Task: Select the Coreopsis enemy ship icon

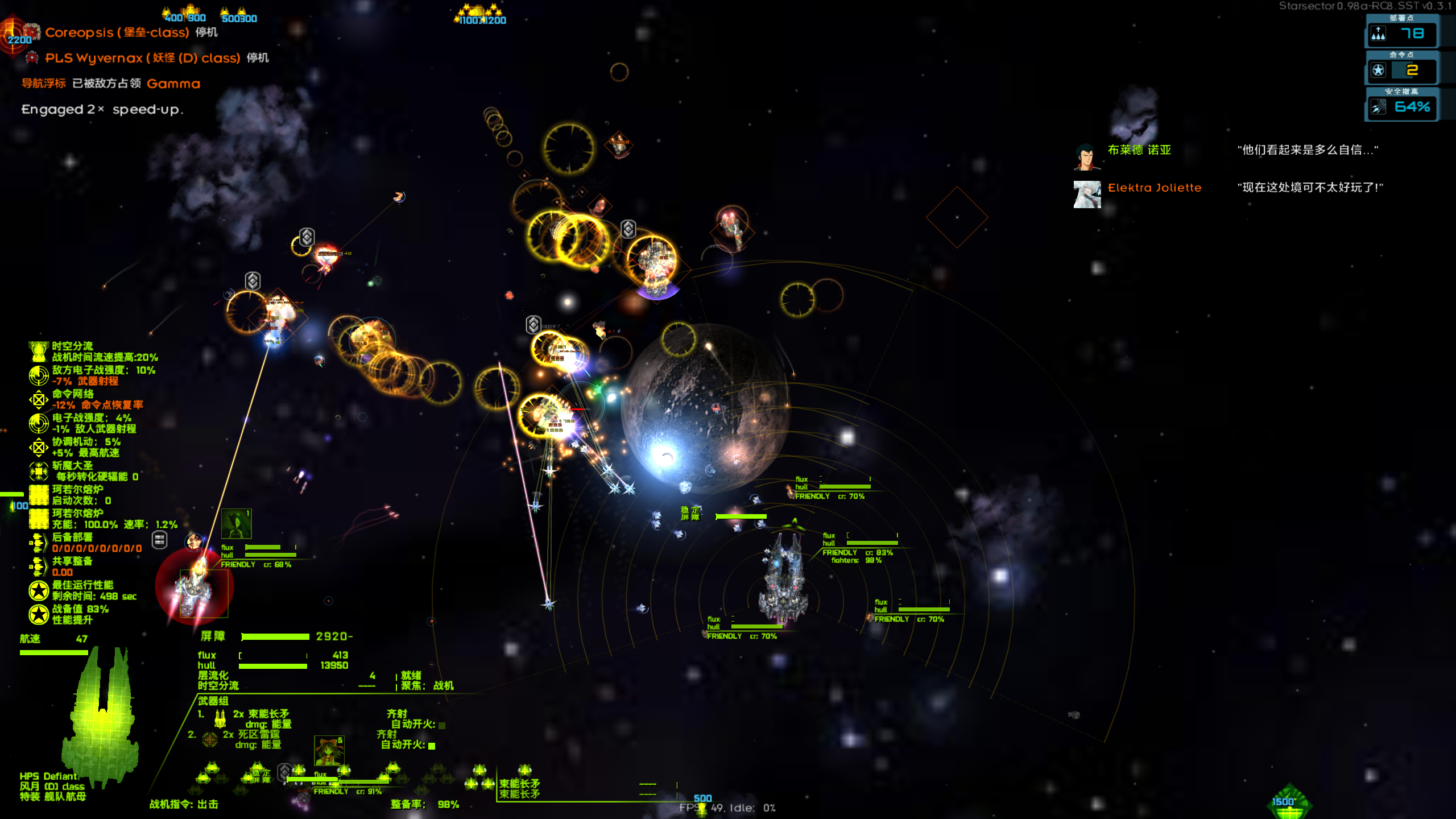Action: point(31,32)
